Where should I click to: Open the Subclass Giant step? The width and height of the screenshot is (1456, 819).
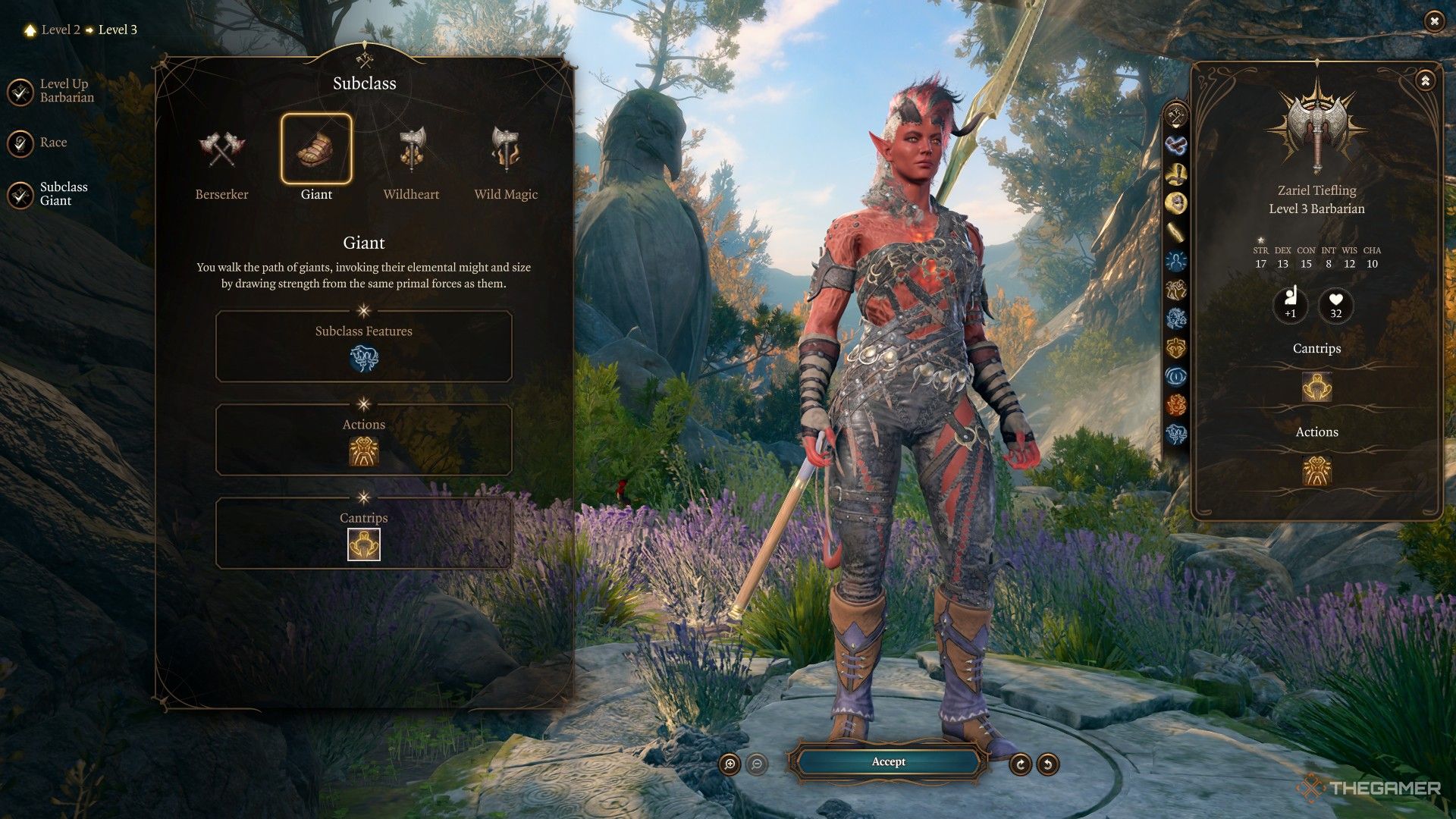pyautogui.click(x=20, y=194)
